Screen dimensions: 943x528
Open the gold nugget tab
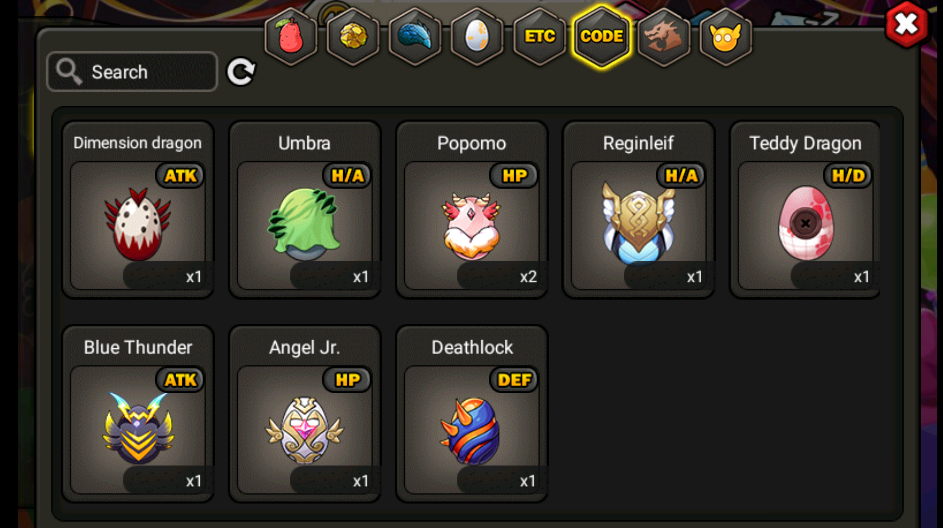(353, 37)
